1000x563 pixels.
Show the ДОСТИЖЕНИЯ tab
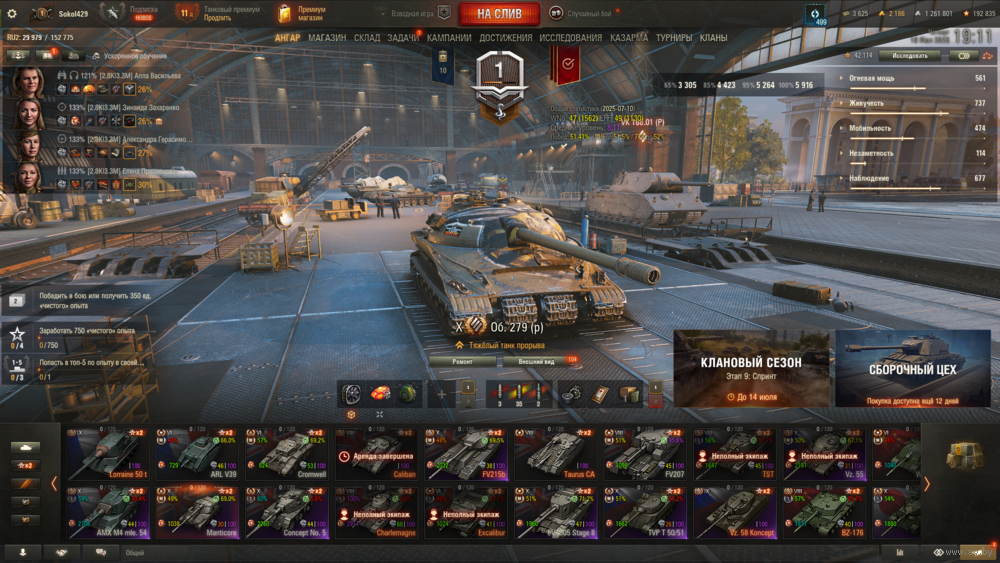(506, 38)
